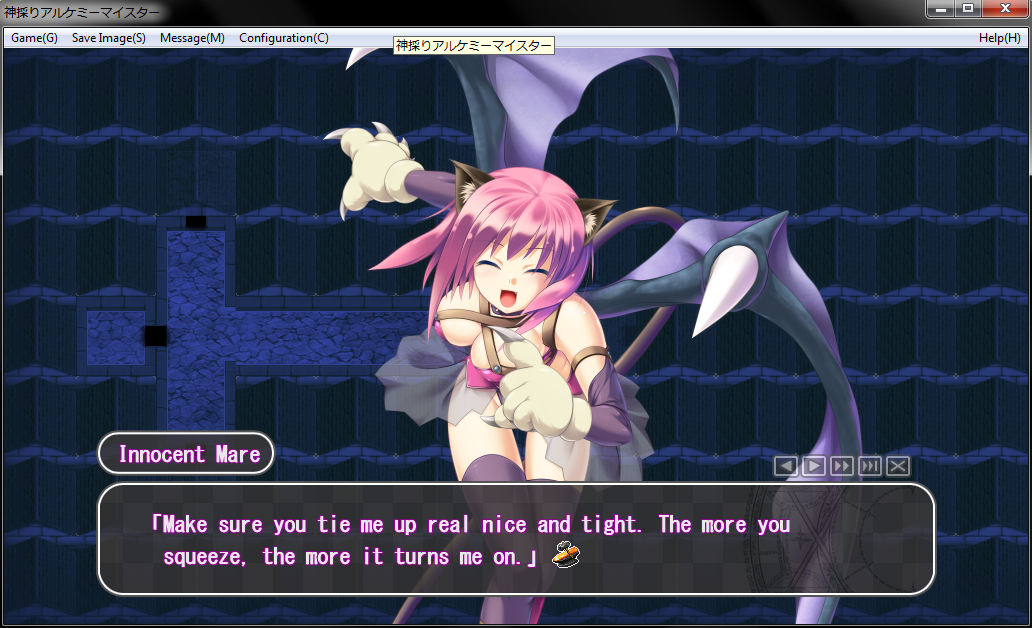
Task: Open the Help(H) menu
Action: pos(999,38)
